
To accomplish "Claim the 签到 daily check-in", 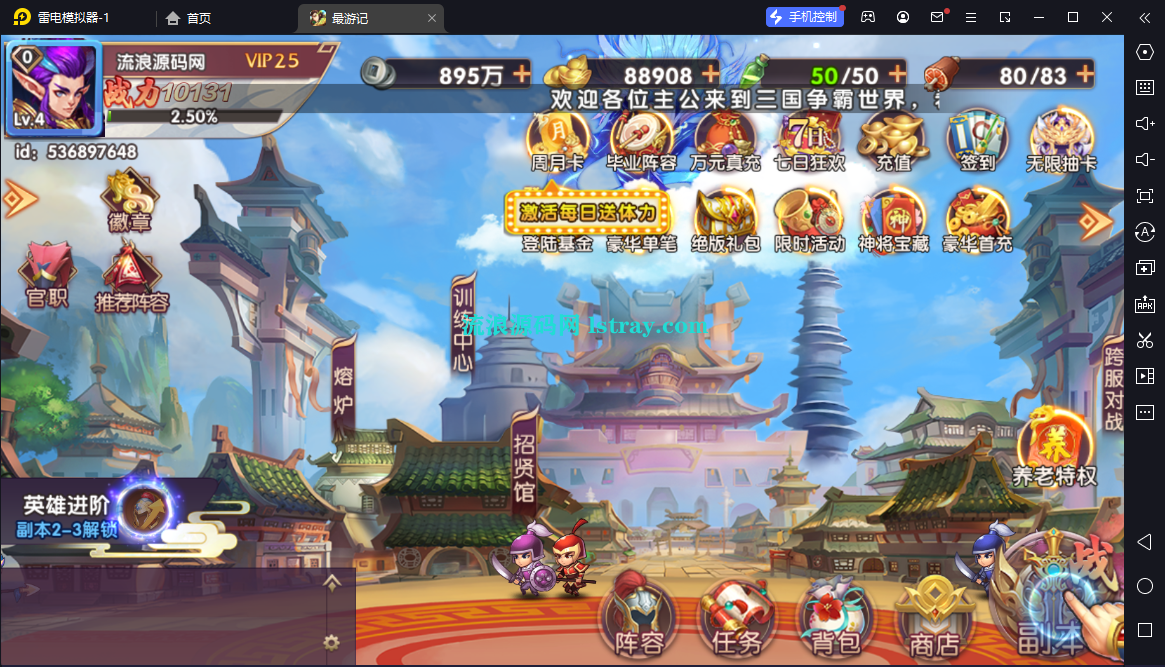I will tap(977, 139).
